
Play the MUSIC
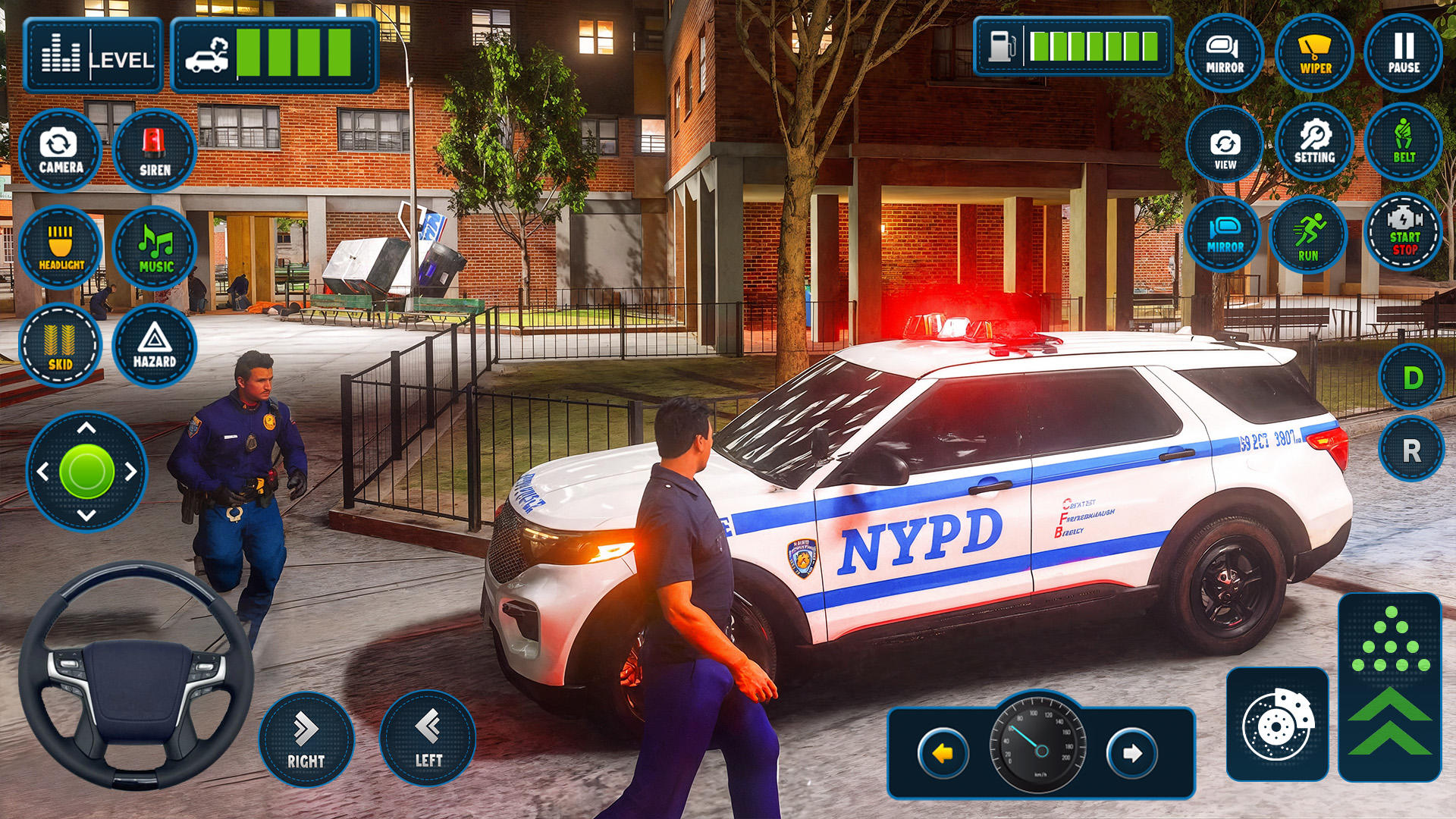(x=155, y=248)
